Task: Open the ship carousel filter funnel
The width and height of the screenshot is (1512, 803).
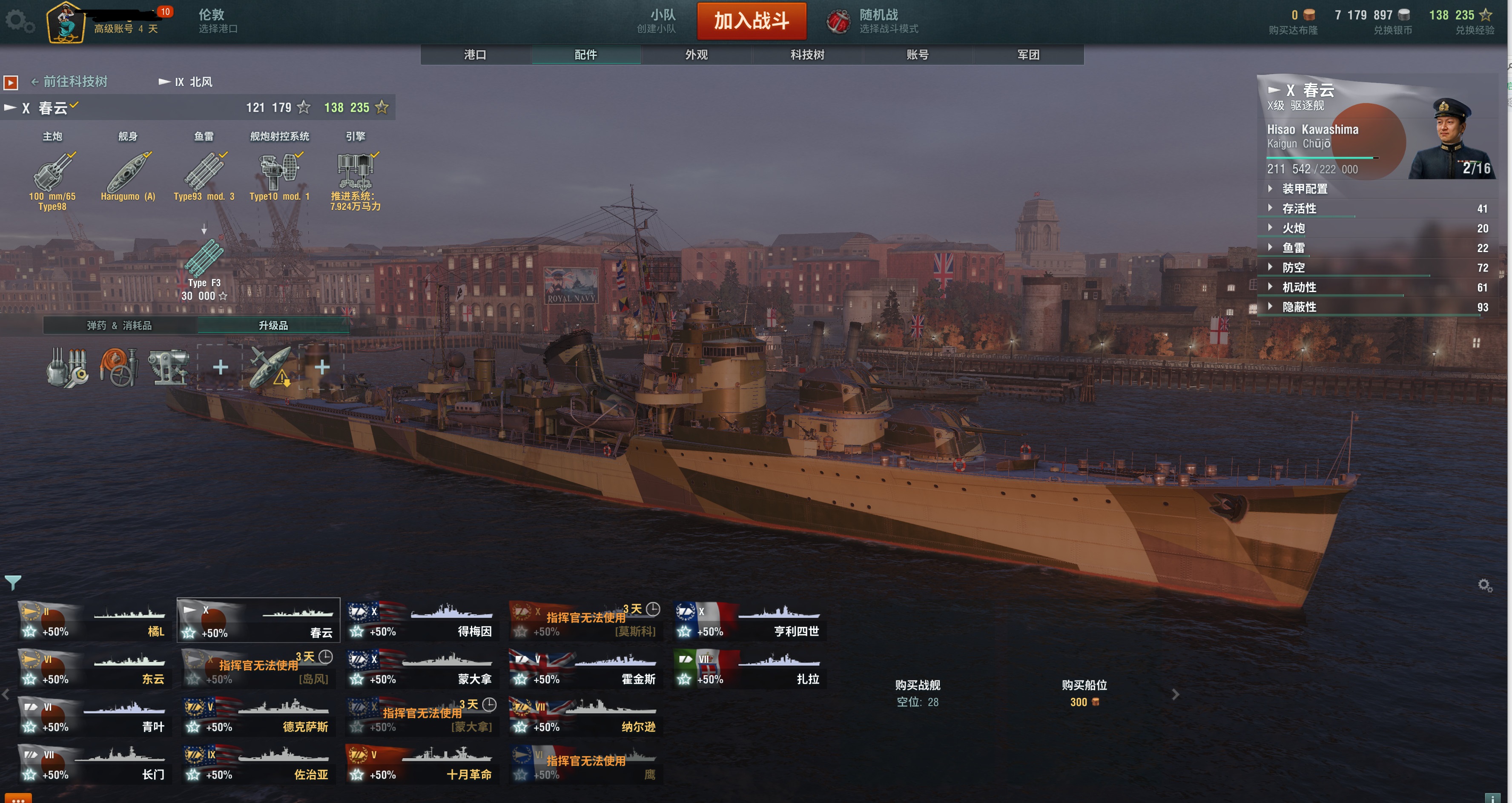Action: 13,582
